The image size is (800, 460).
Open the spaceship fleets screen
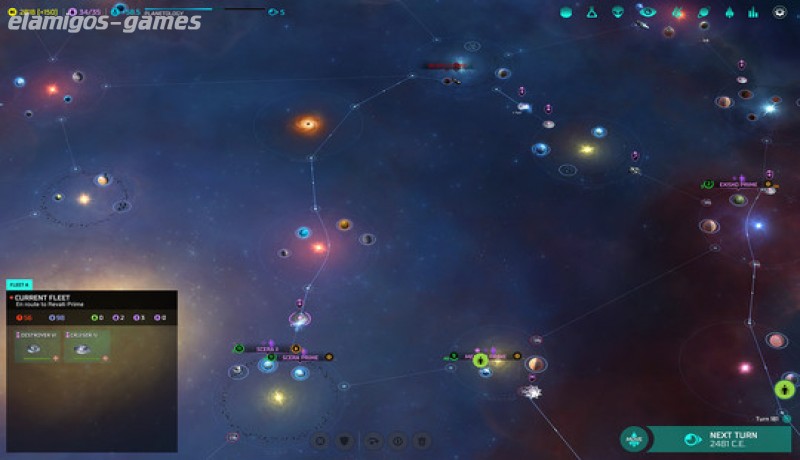click(x=728, y=12)
